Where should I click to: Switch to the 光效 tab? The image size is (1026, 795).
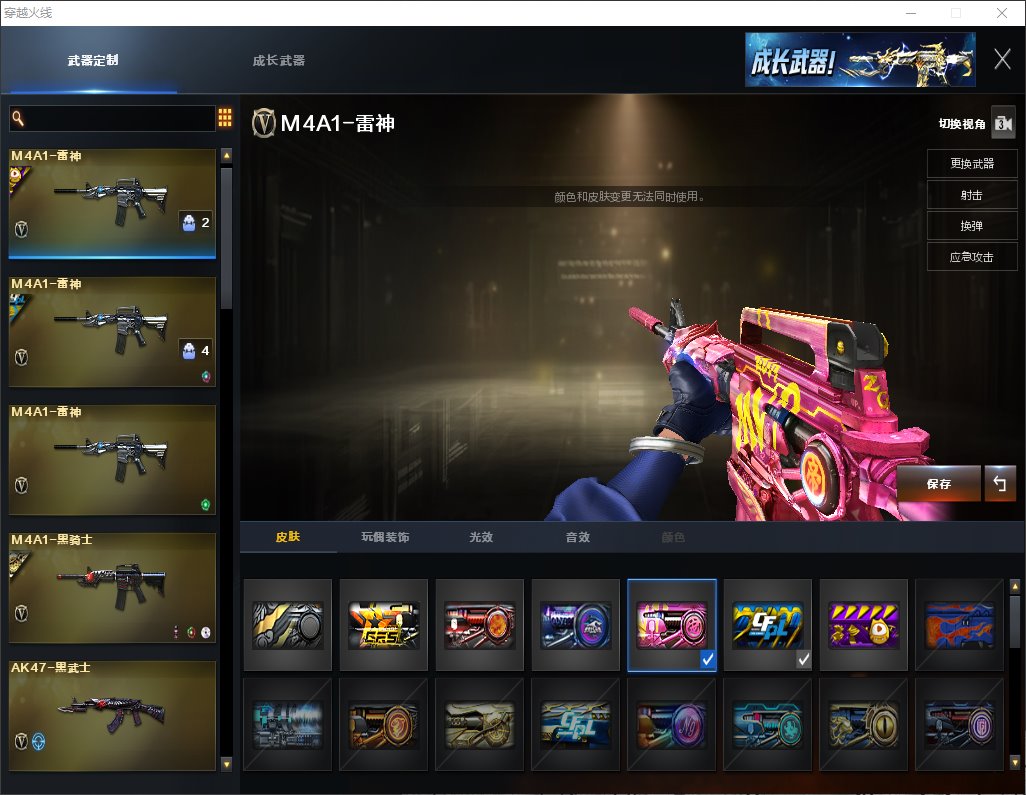click(481, 537)
